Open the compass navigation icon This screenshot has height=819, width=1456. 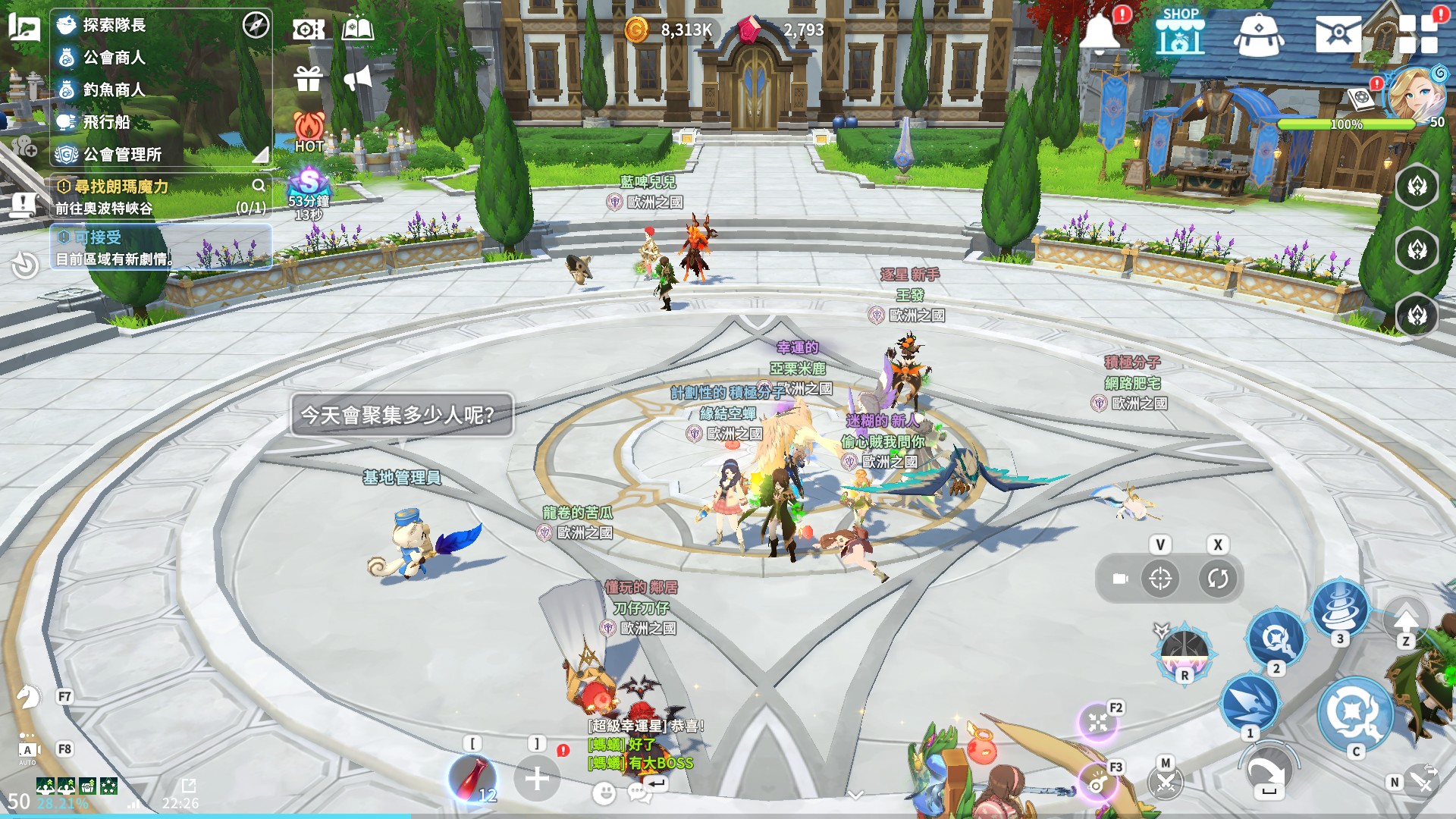tap(256, 25)
